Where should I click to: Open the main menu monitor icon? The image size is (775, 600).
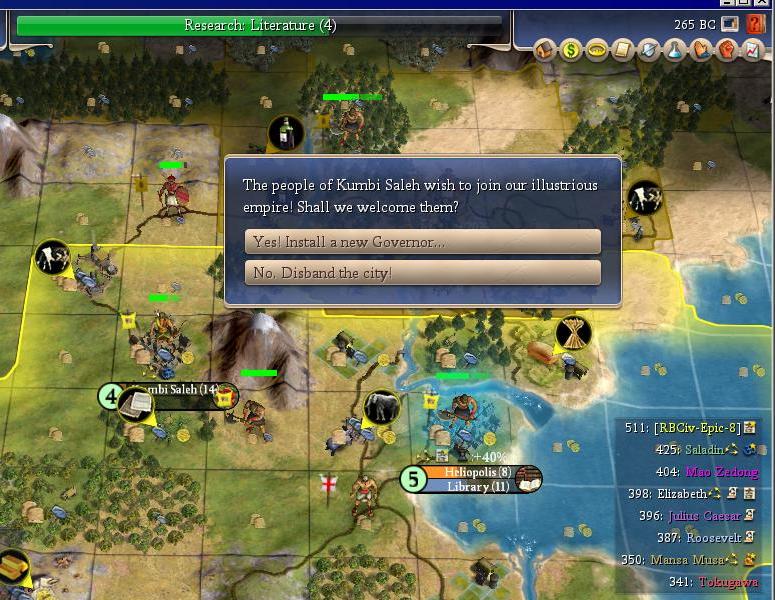click(729, 24)
